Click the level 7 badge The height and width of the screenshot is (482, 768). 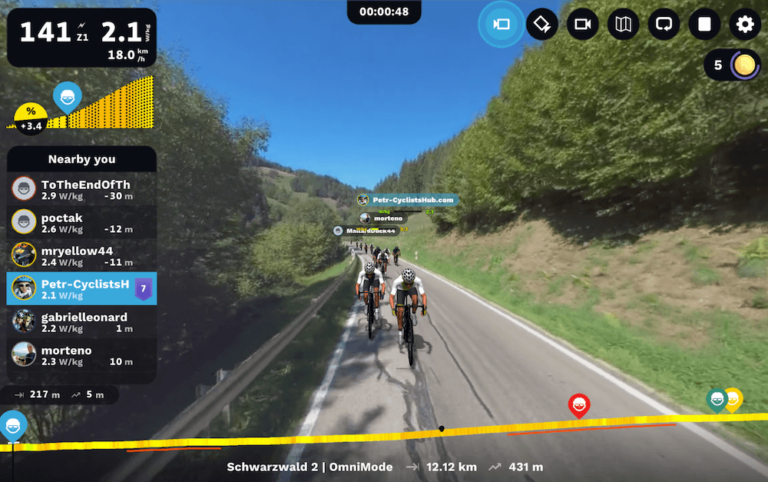(143, 288)
